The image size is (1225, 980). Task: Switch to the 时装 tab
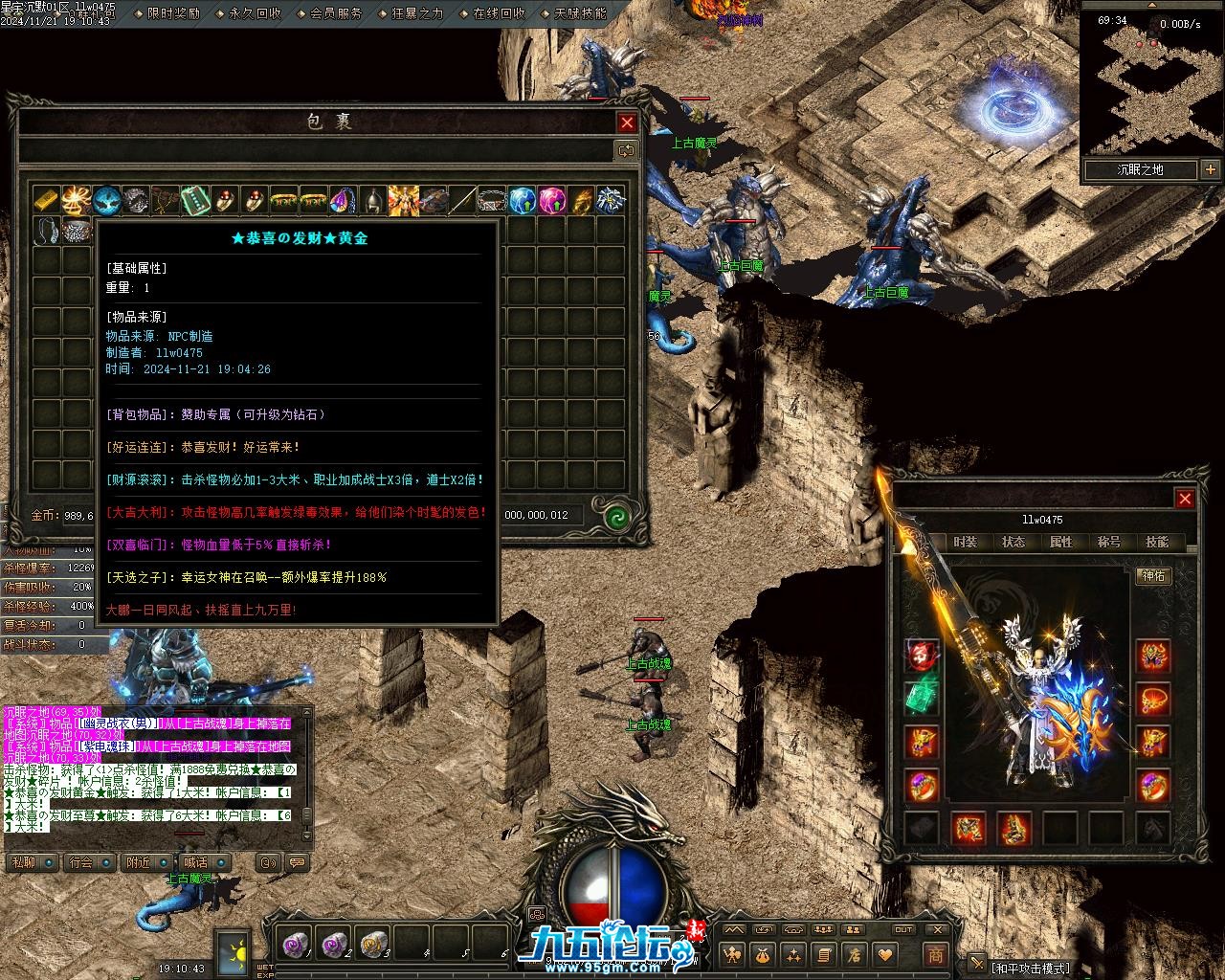coord(966,542)
